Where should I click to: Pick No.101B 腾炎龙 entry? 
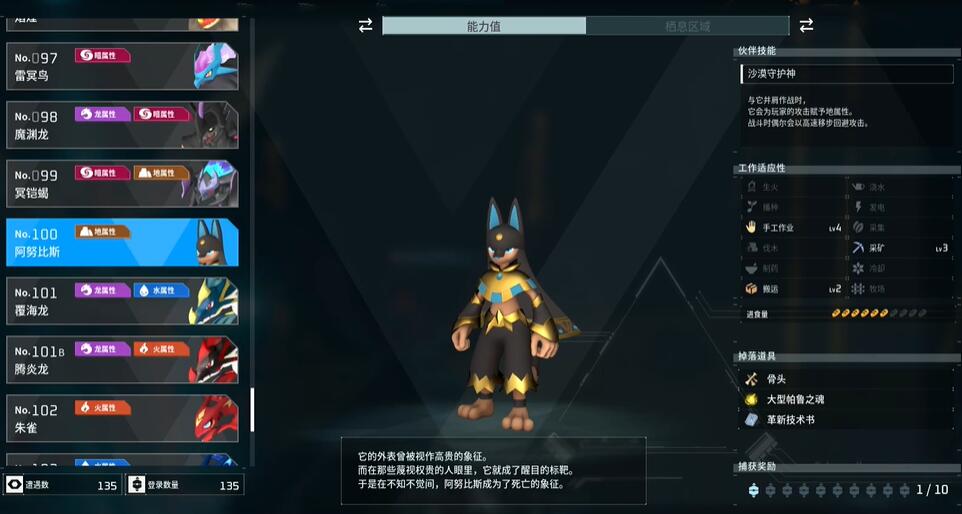point(122,360)
